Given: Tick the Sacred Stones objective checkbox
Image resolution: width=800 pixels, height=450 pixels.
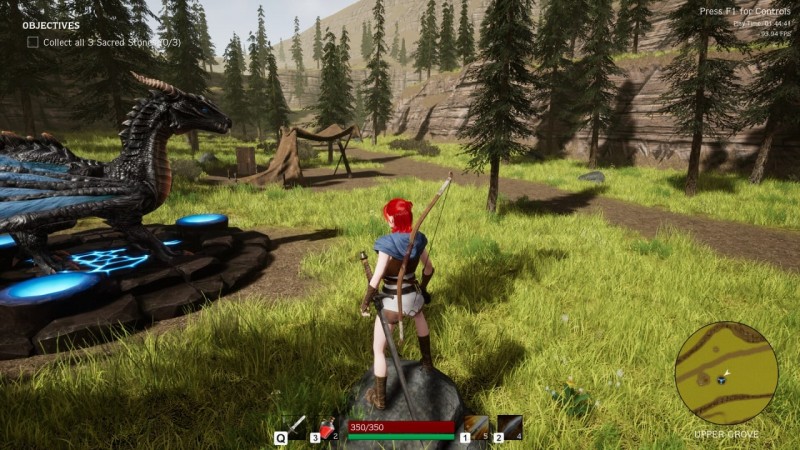Looking at the screenshot, I should click(33, 42).
